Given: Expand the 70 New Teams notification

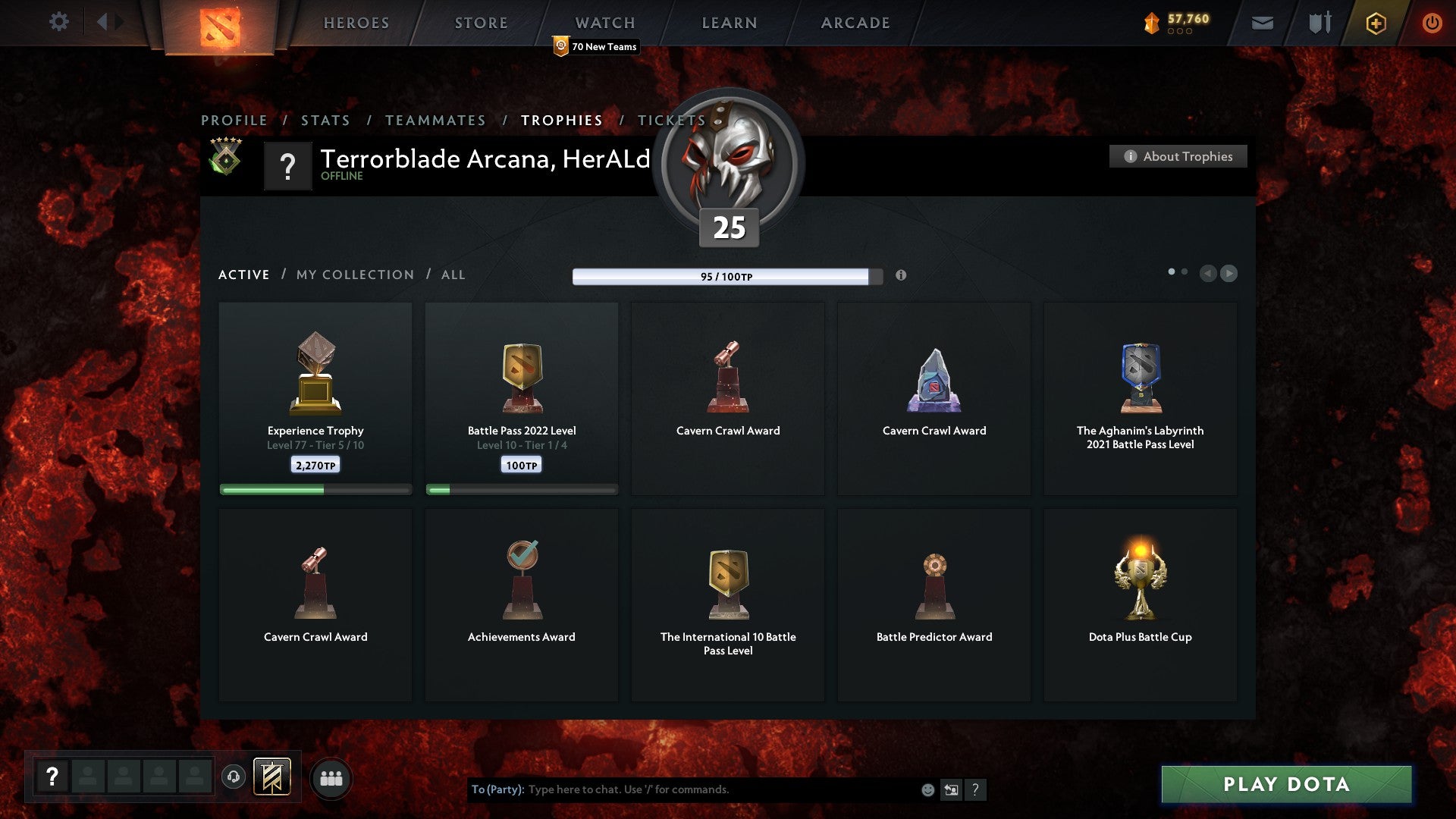Looking at the screenshot, I should 595,46.
